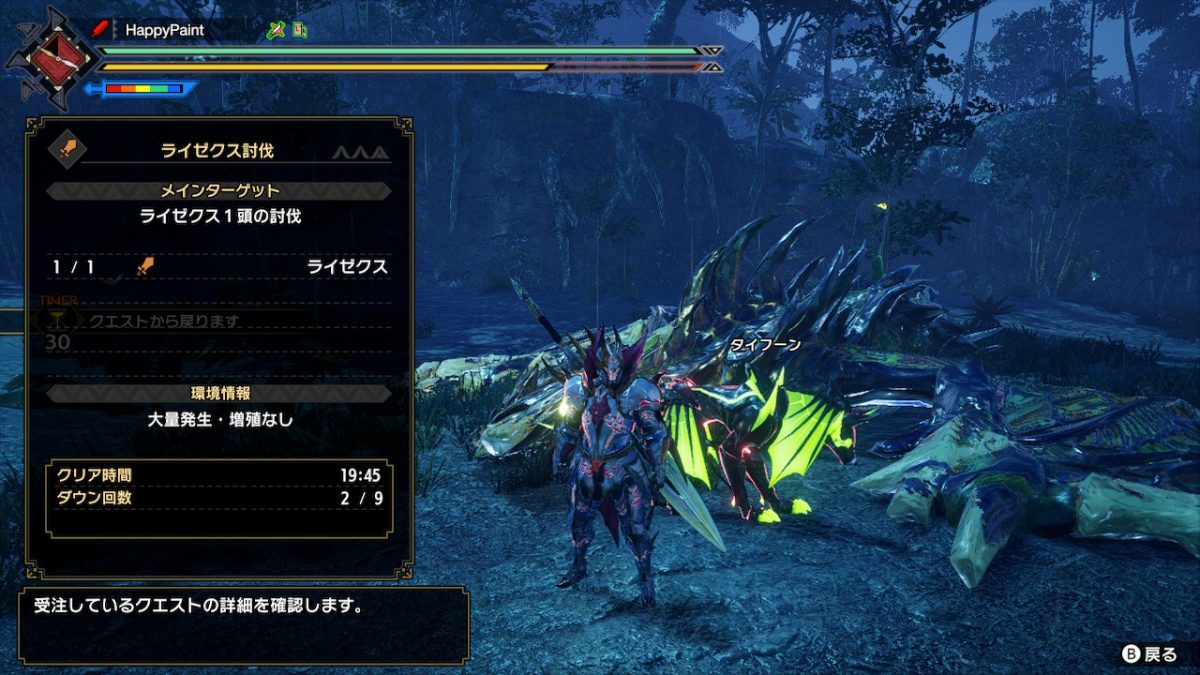Open the メインターゲット section header
The width and height of the screenshot is (1200, 675).
click(219, 191)
